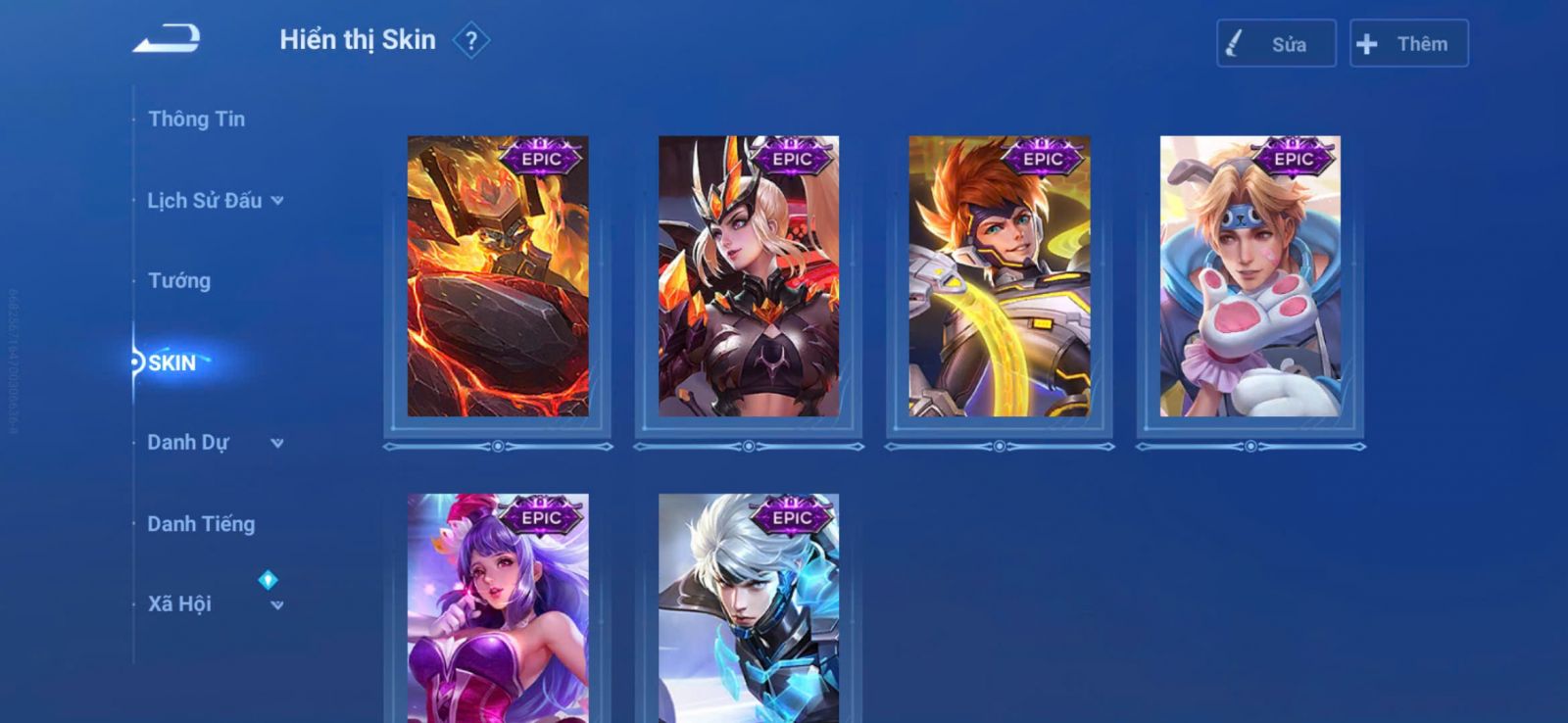
Task: Select the lava rock golem skin card
Action: tap(498, 276)
